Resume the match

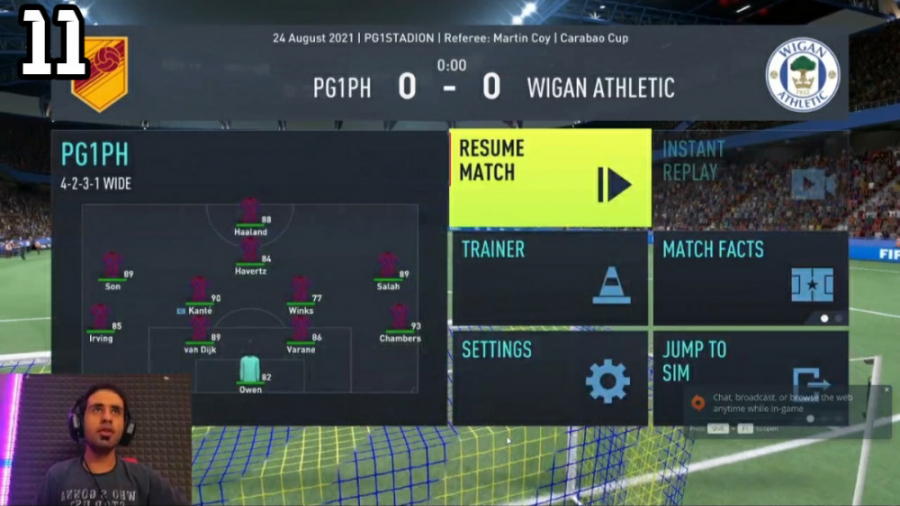tap(549, 177)
